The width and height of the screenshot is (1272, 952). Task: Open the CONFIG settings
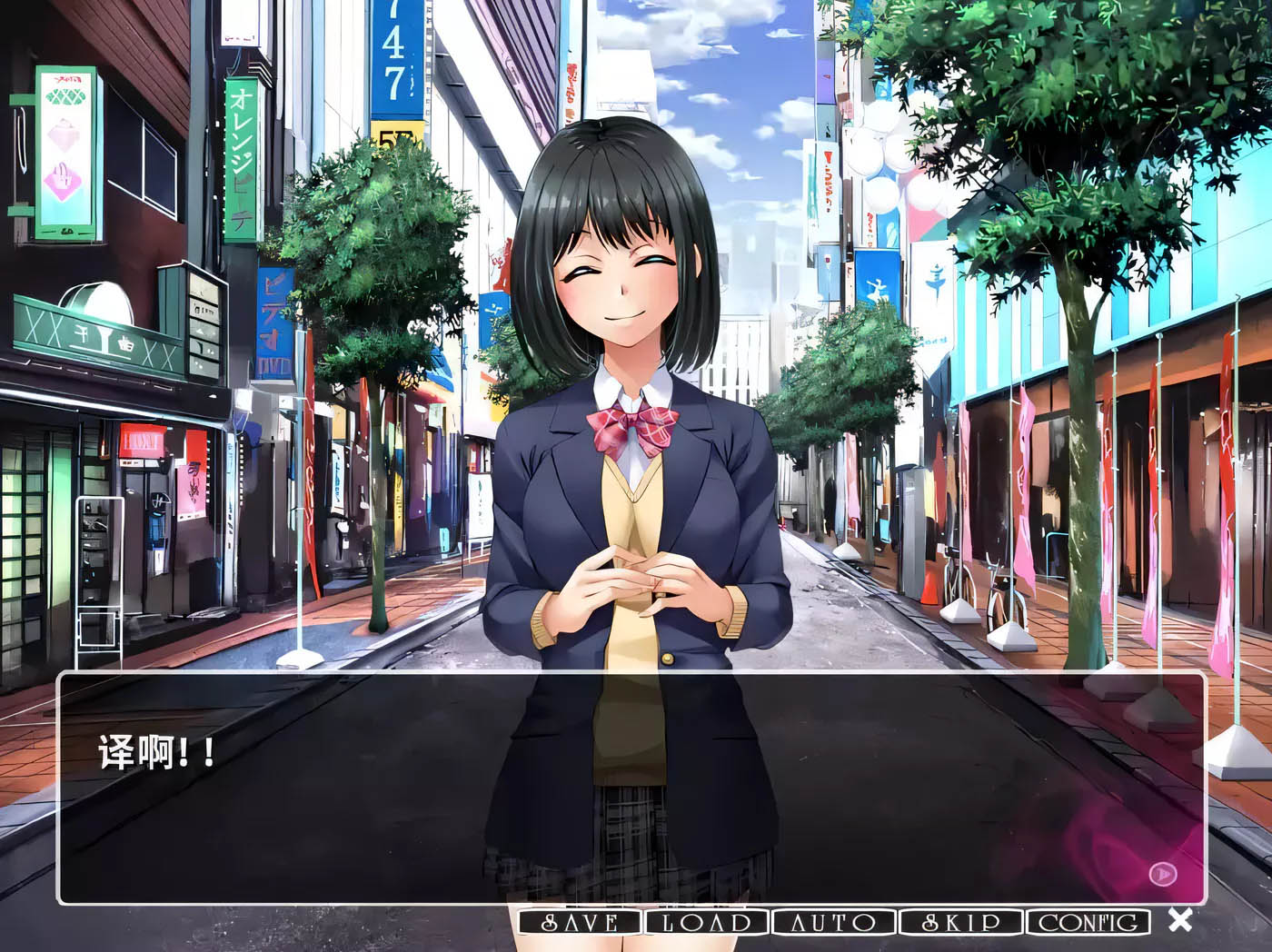point(1088,923)
